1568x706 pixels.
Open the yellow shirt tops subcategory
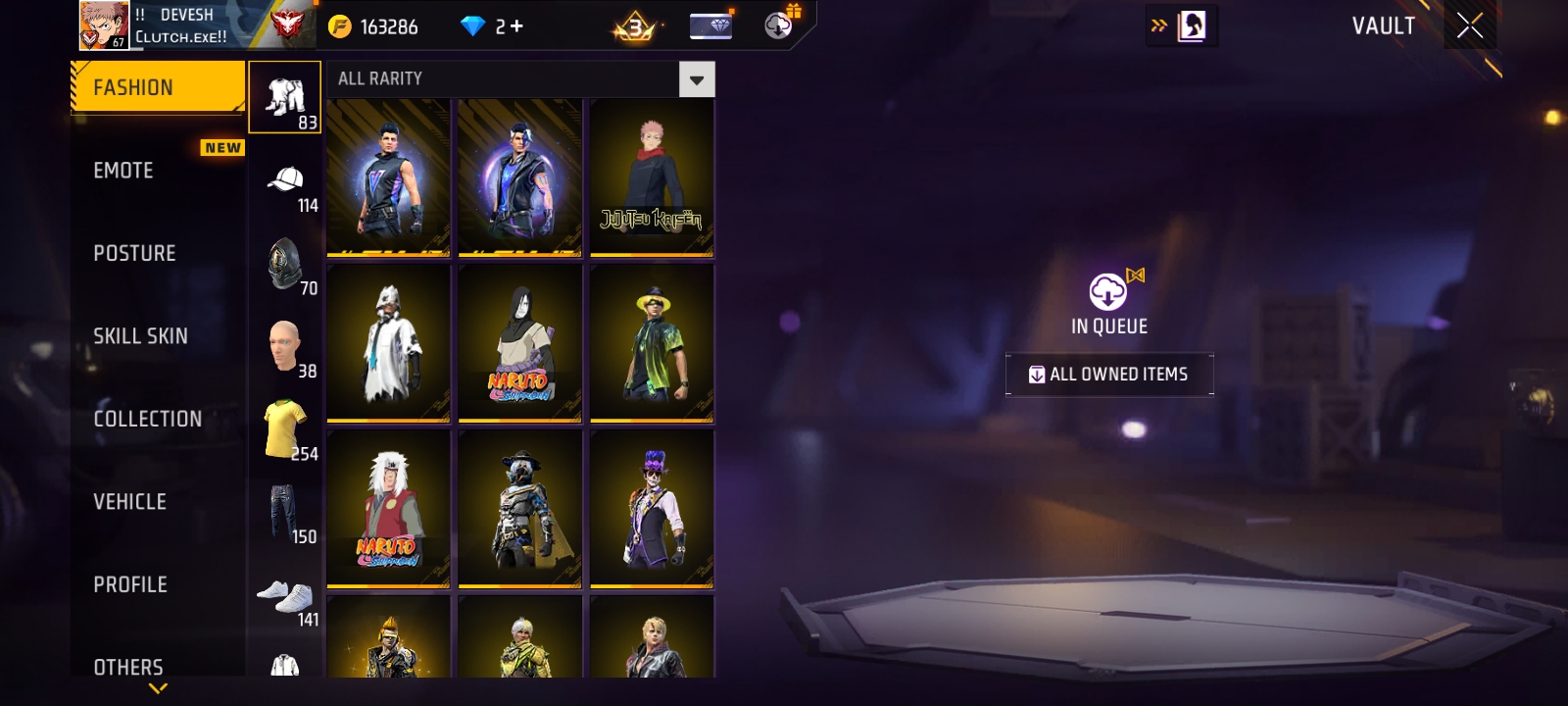[285, 429]
